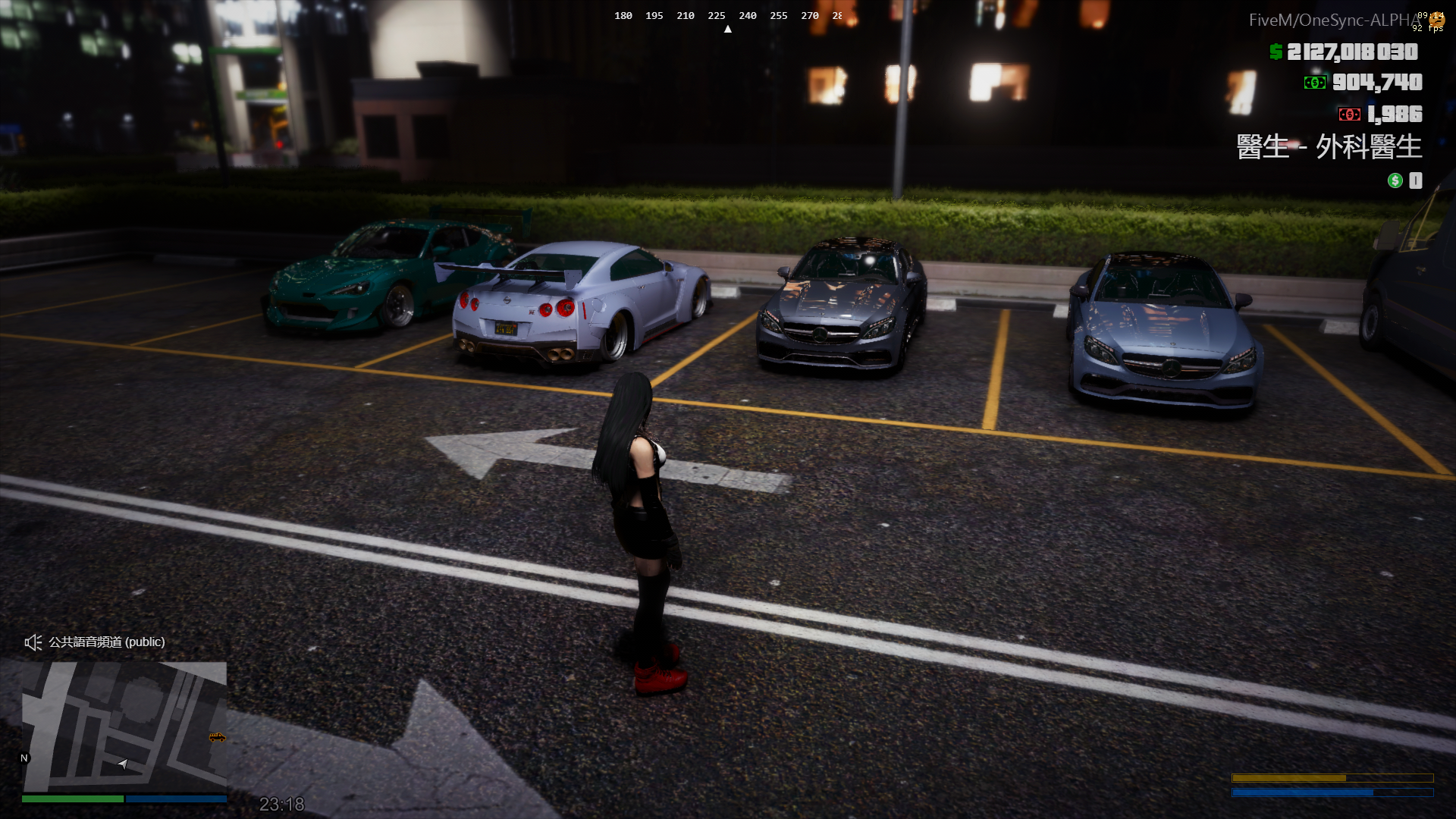The height and width of the screenshot is (819, 1456).
Task: Click the compass heading 270 marker
Action: click(809, 15)
